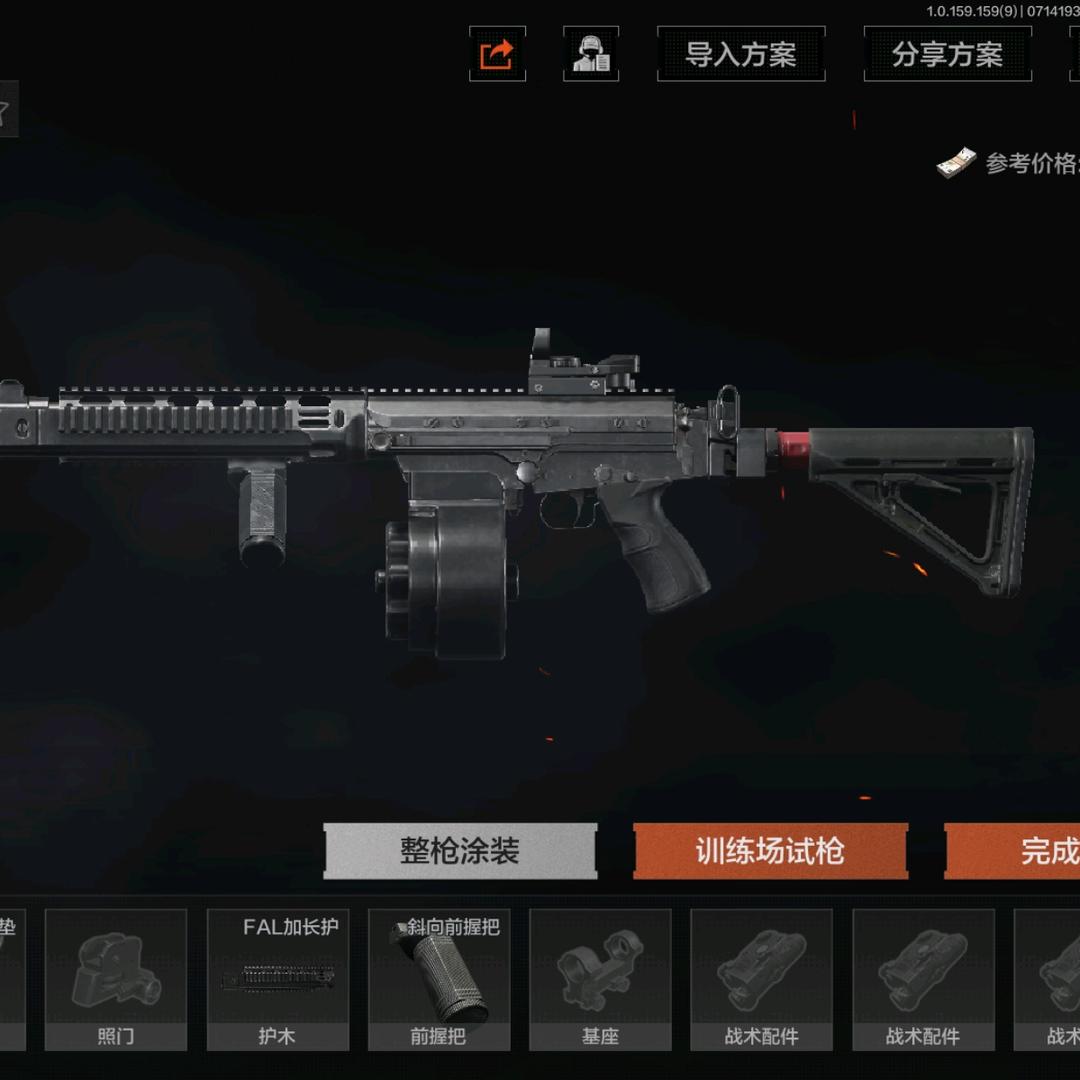
Task: Click the orange share export icon
Action: [x=497, y=54]
